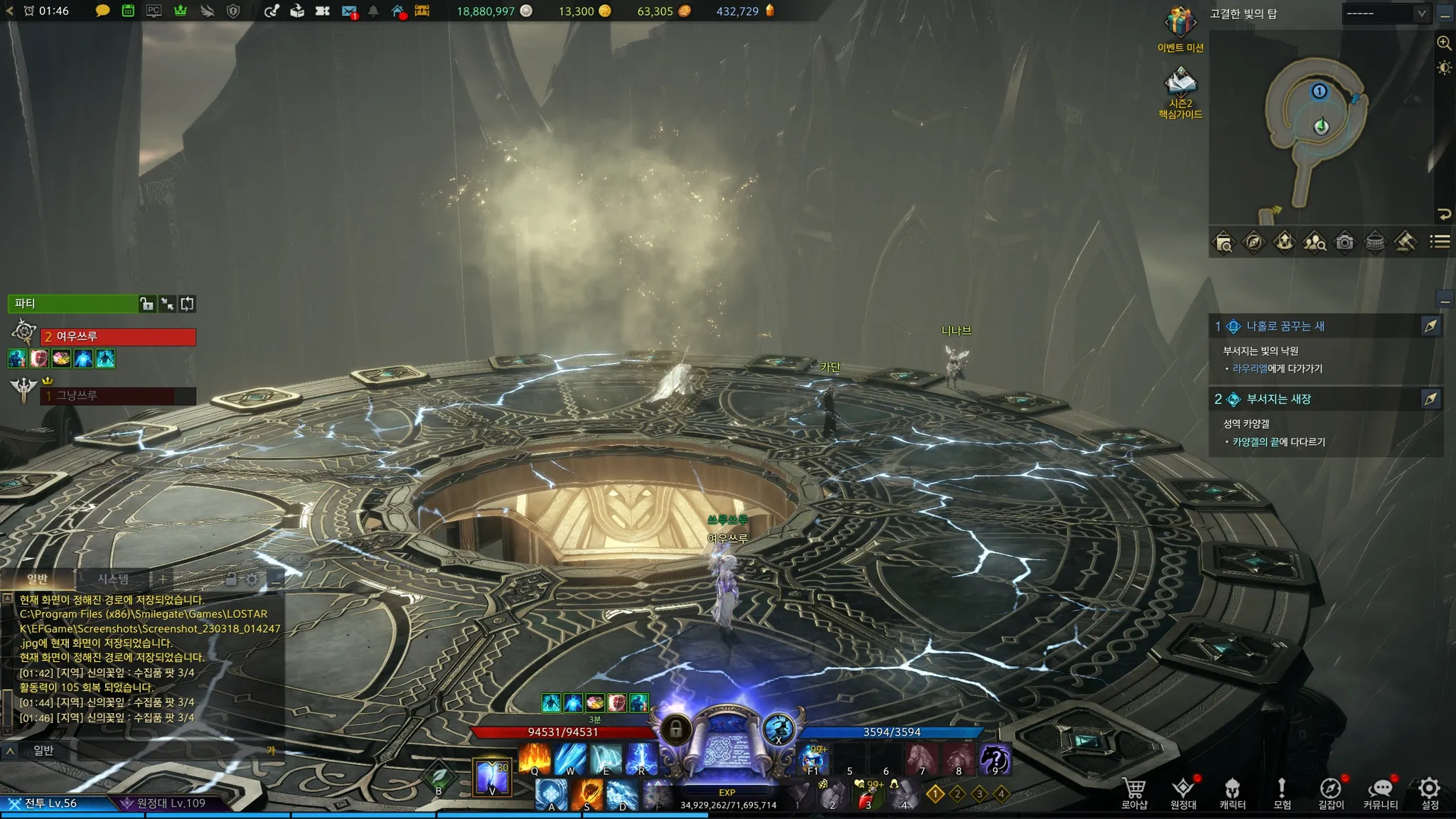Open the 로아샵 shop button
1456x819 pixels.
(x=1134, y=792)
